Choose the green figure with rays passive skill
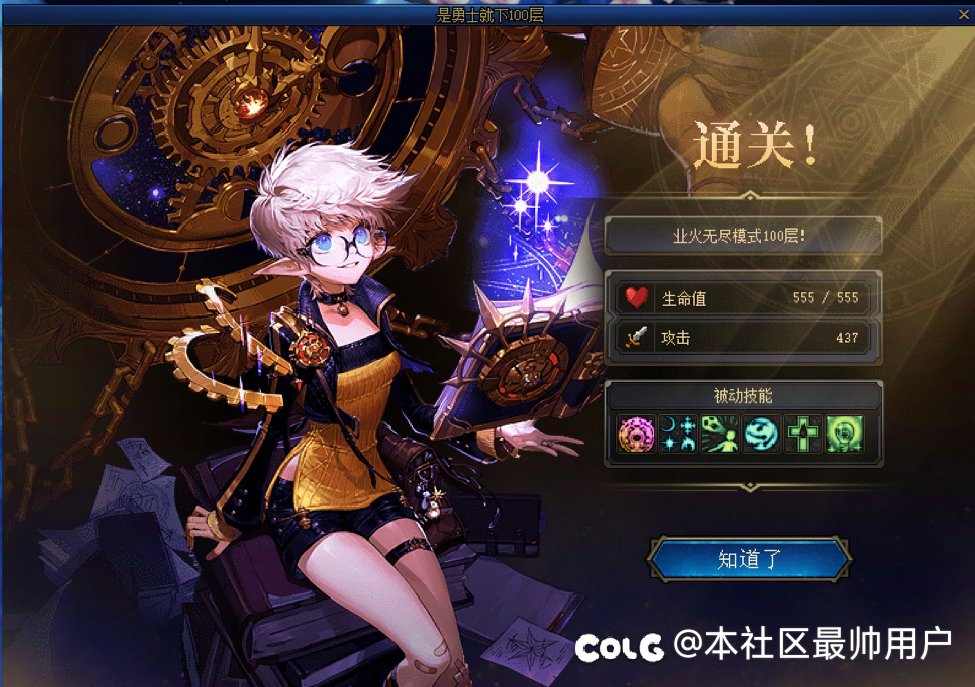The height and width of the screenshot is (687, 975). (x=720, y=434)
